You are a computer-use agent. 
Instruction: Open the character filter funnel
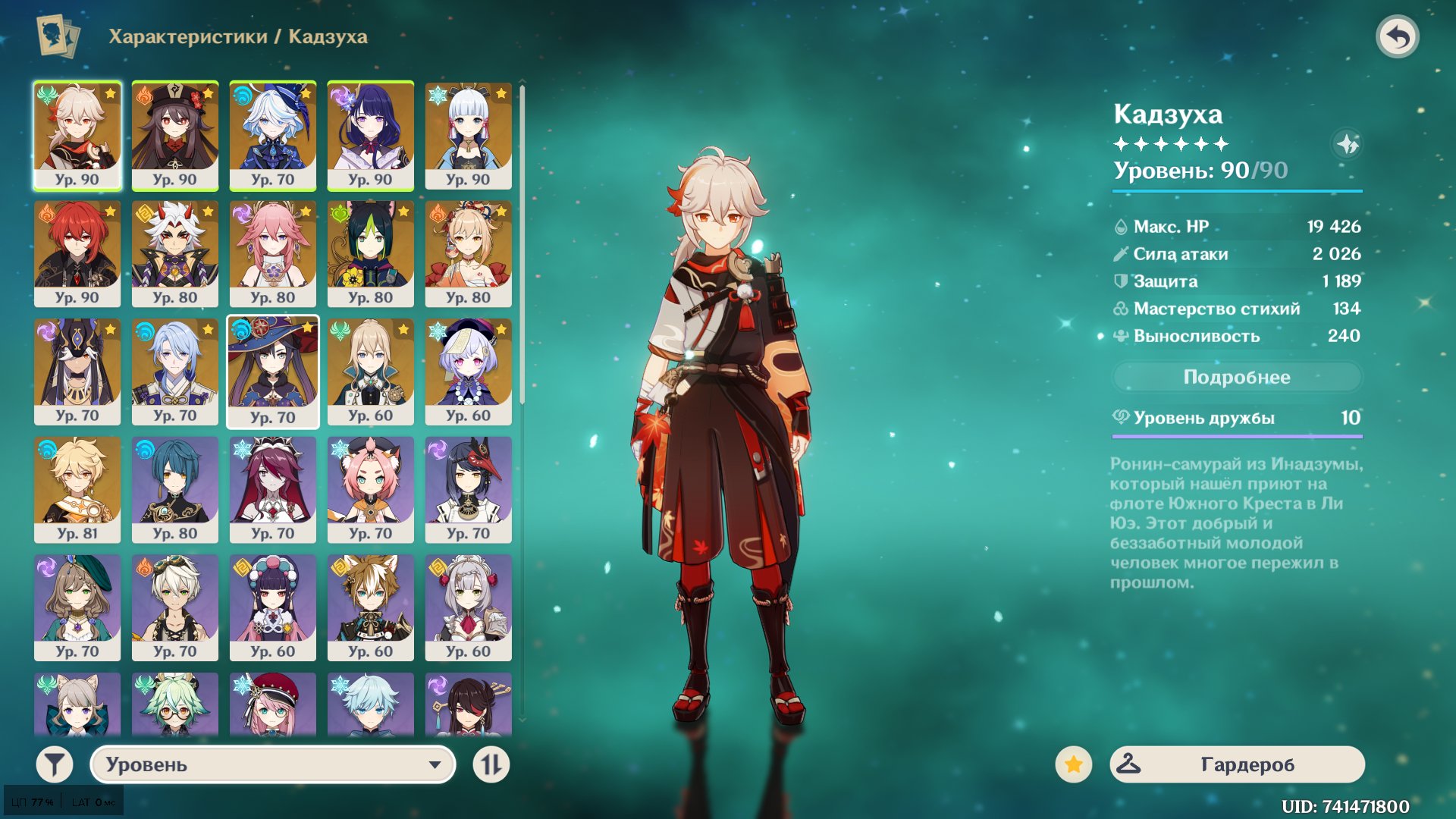pos(55,764)
